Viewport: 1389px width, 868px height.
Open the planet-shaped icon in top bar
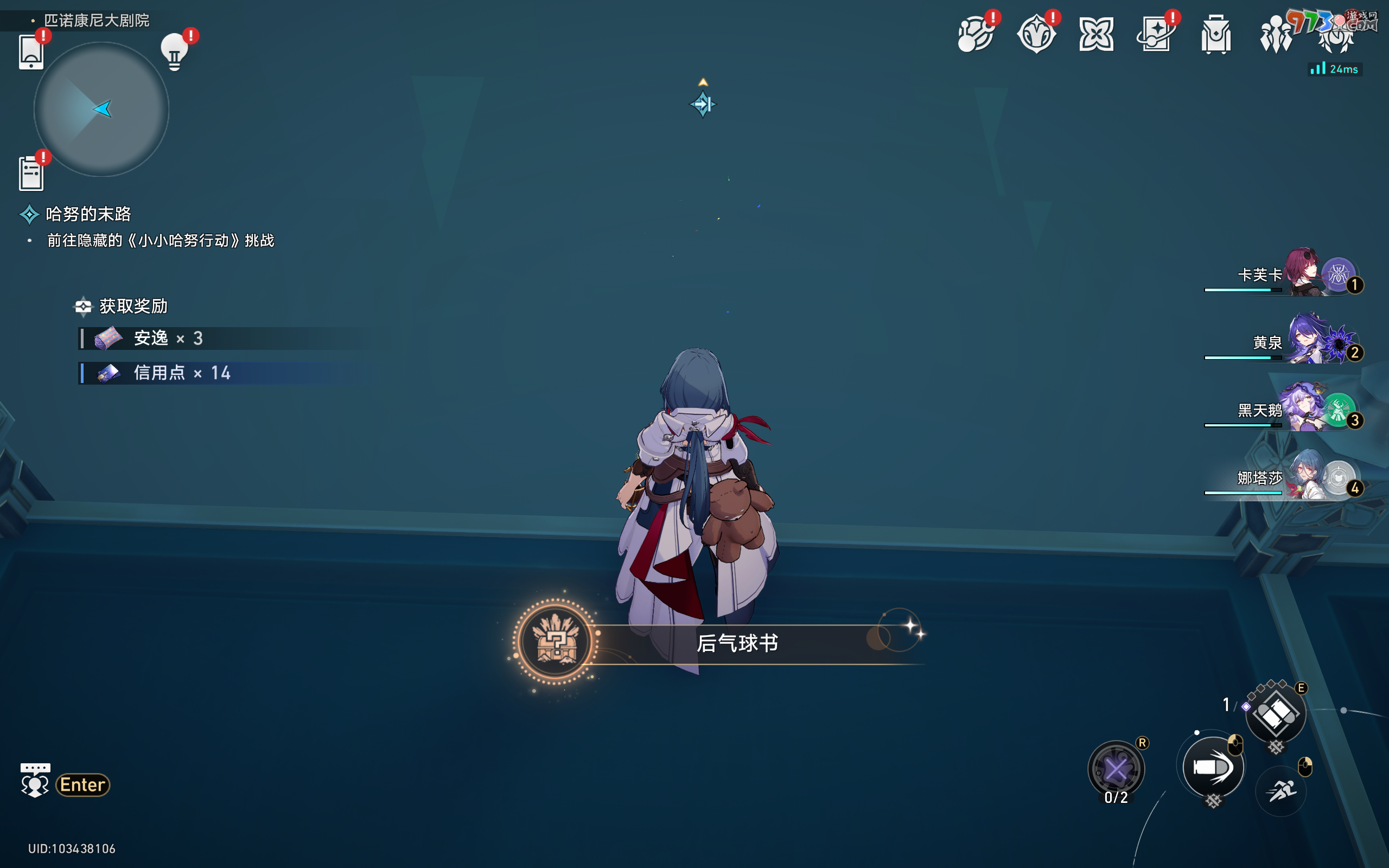[x=976, y=35]
